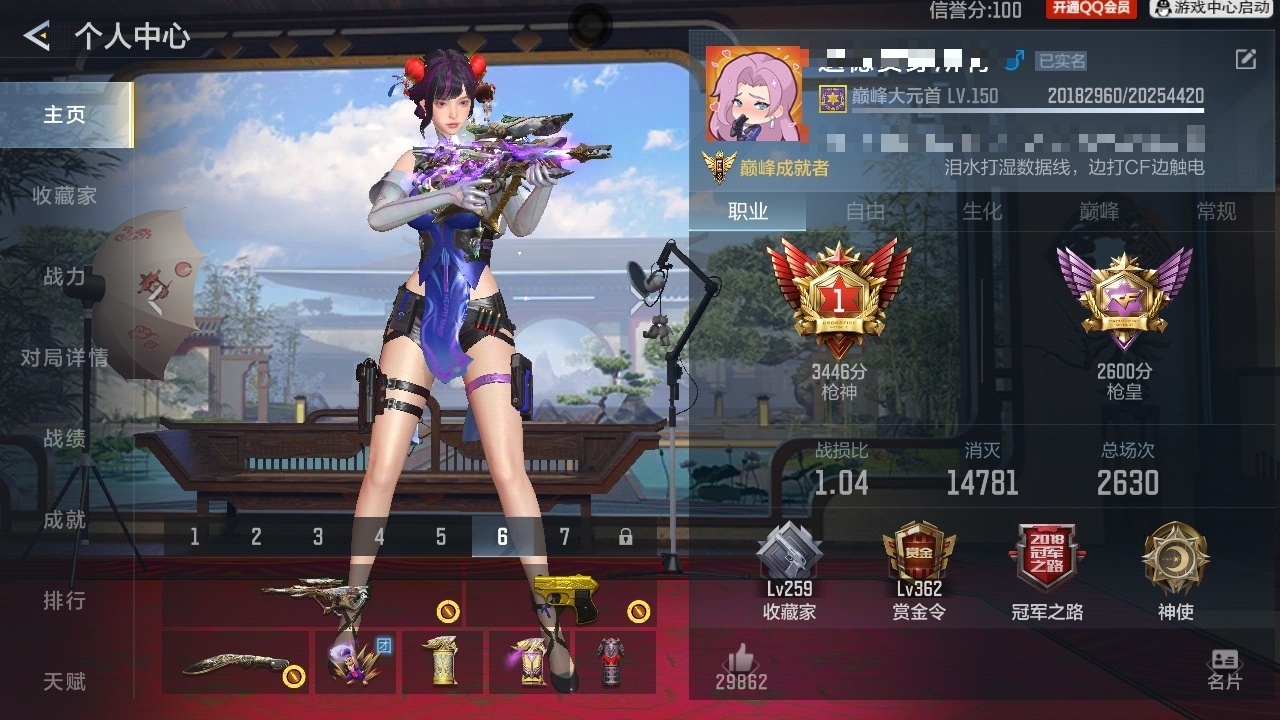This screenshot has width=1280, height=720.
Task: Go back using the top-left arrow
Action: tap(38, 37)
